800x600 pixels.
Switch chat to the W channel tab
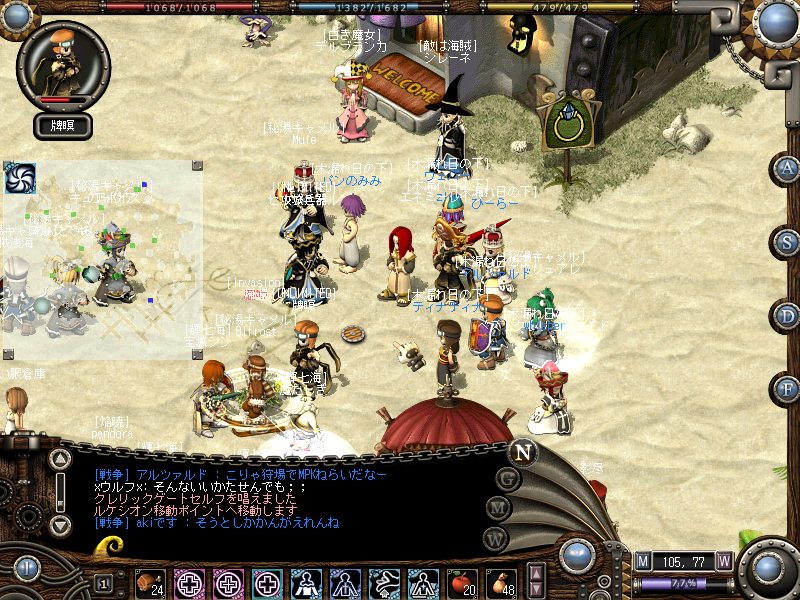pyautogui.click(x=492, y=539)
